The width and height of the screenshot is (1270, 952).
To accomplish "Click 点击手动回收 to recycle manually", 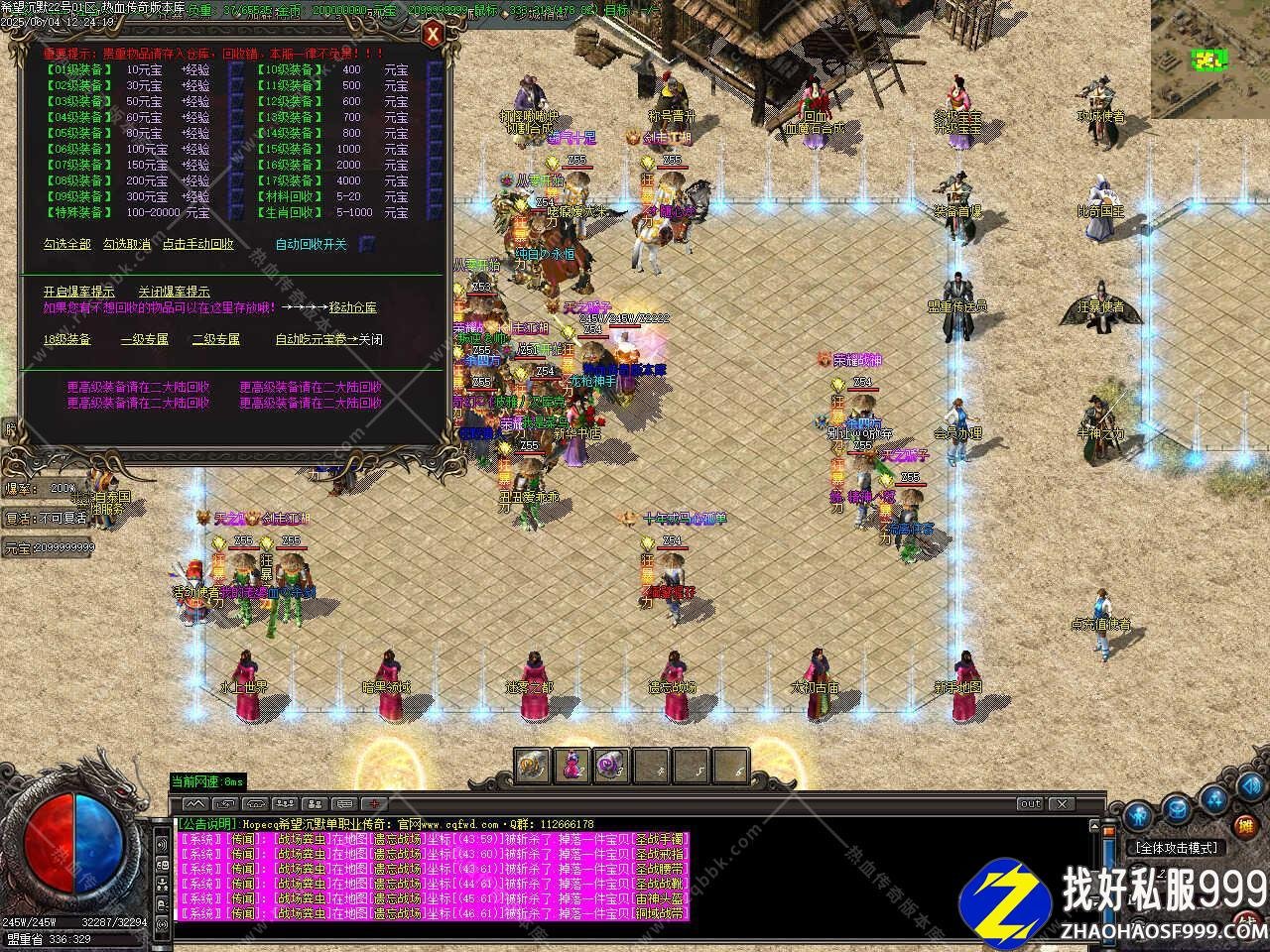I will click(198, 244).
